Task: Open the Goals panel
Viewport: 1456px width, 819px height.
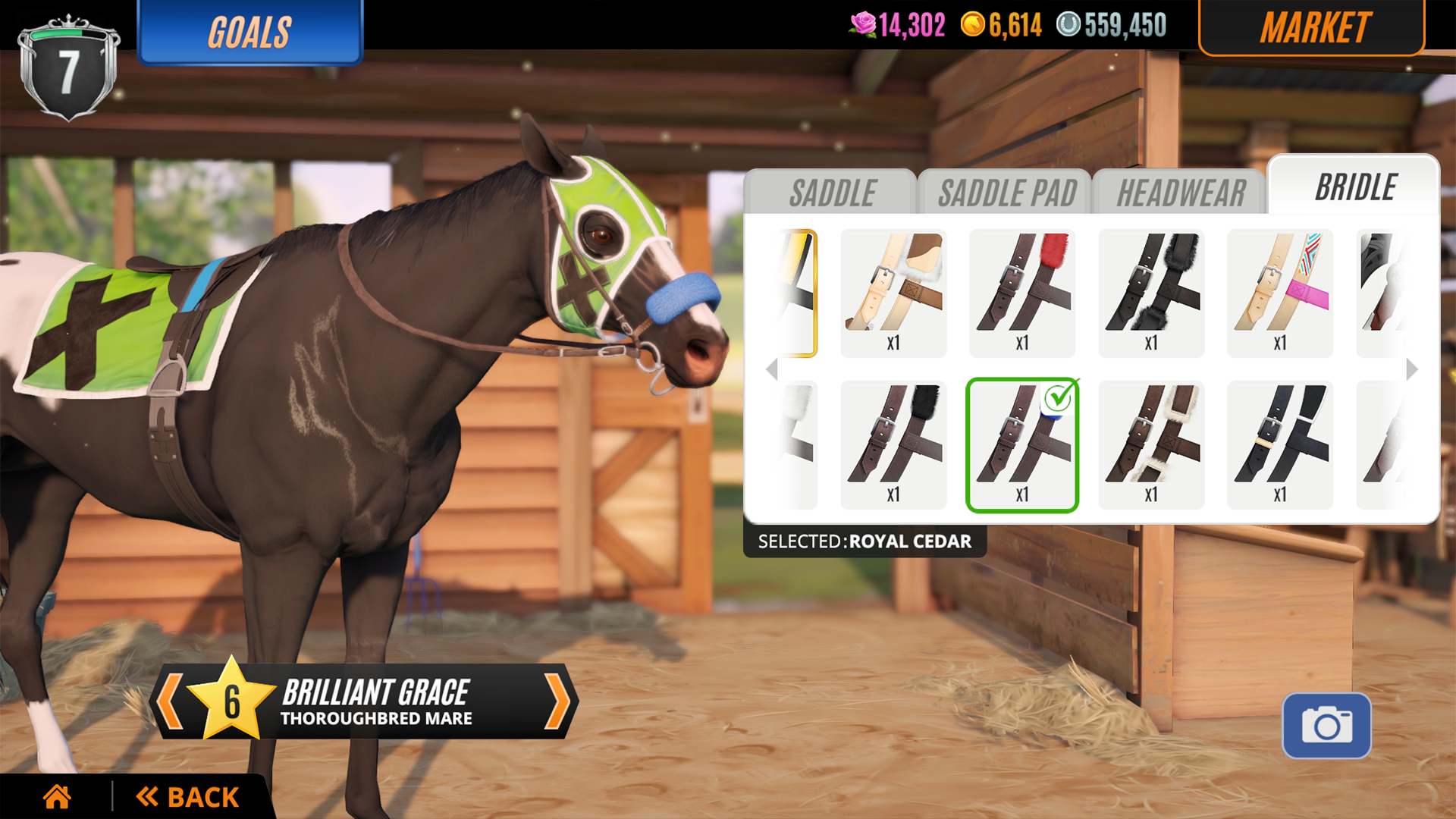Action: pos(250,32)
